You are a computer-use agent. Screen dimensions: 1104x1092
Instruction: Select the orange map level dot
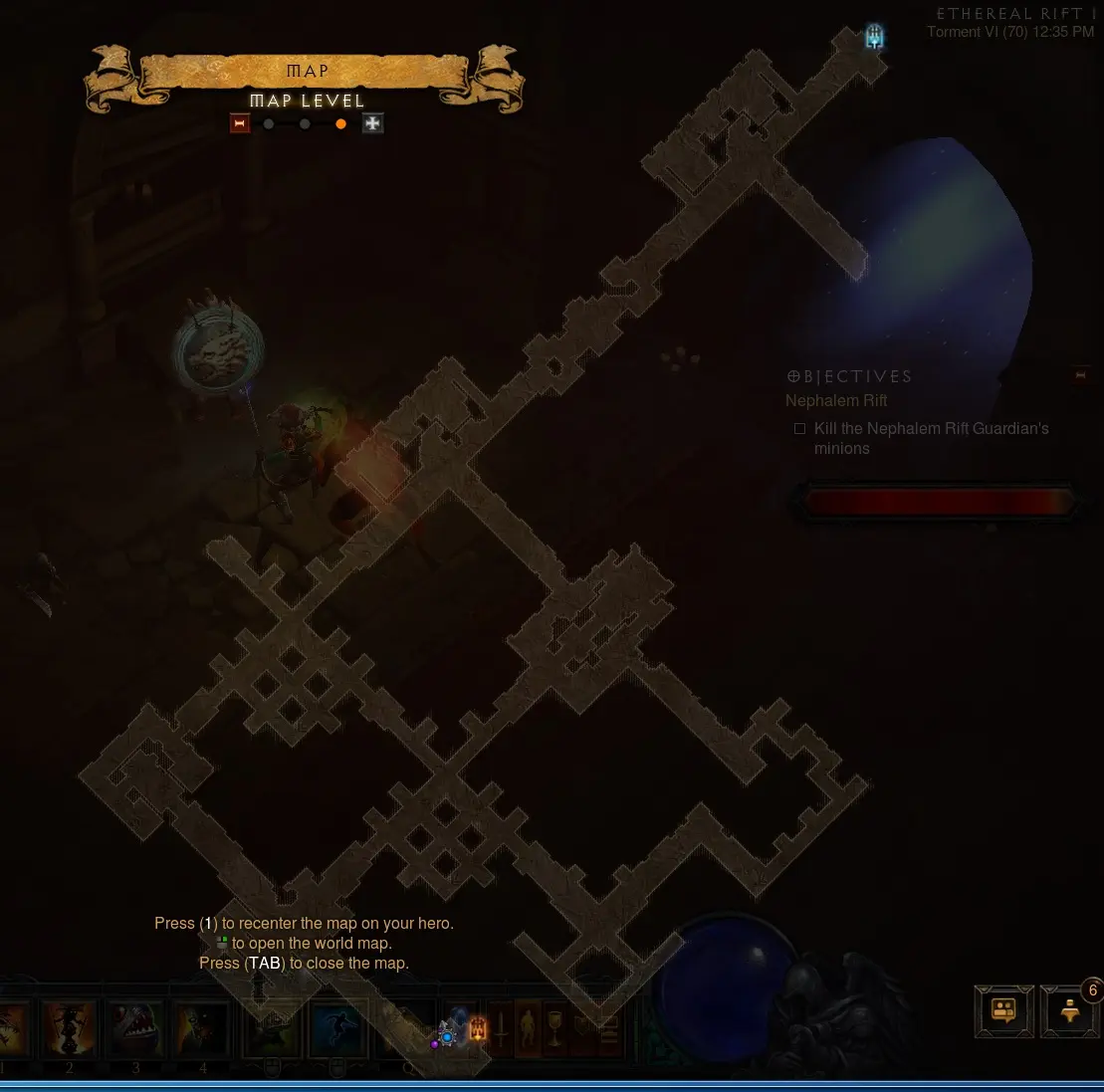tap(340, 124)
